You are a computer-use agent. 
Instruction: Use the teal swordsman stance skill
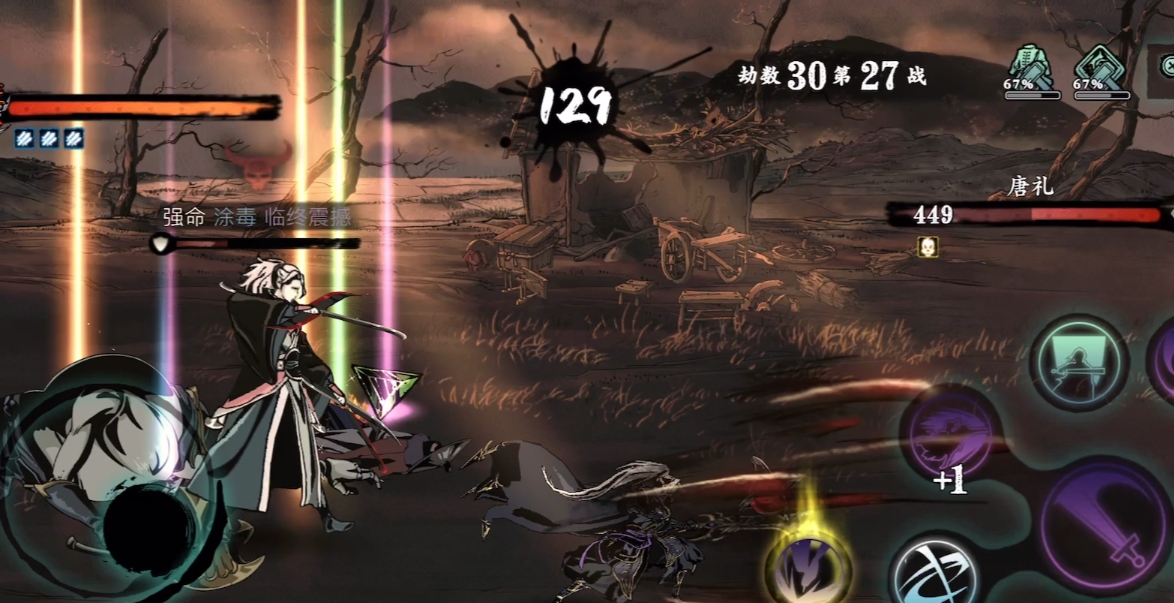(1079, 362)
